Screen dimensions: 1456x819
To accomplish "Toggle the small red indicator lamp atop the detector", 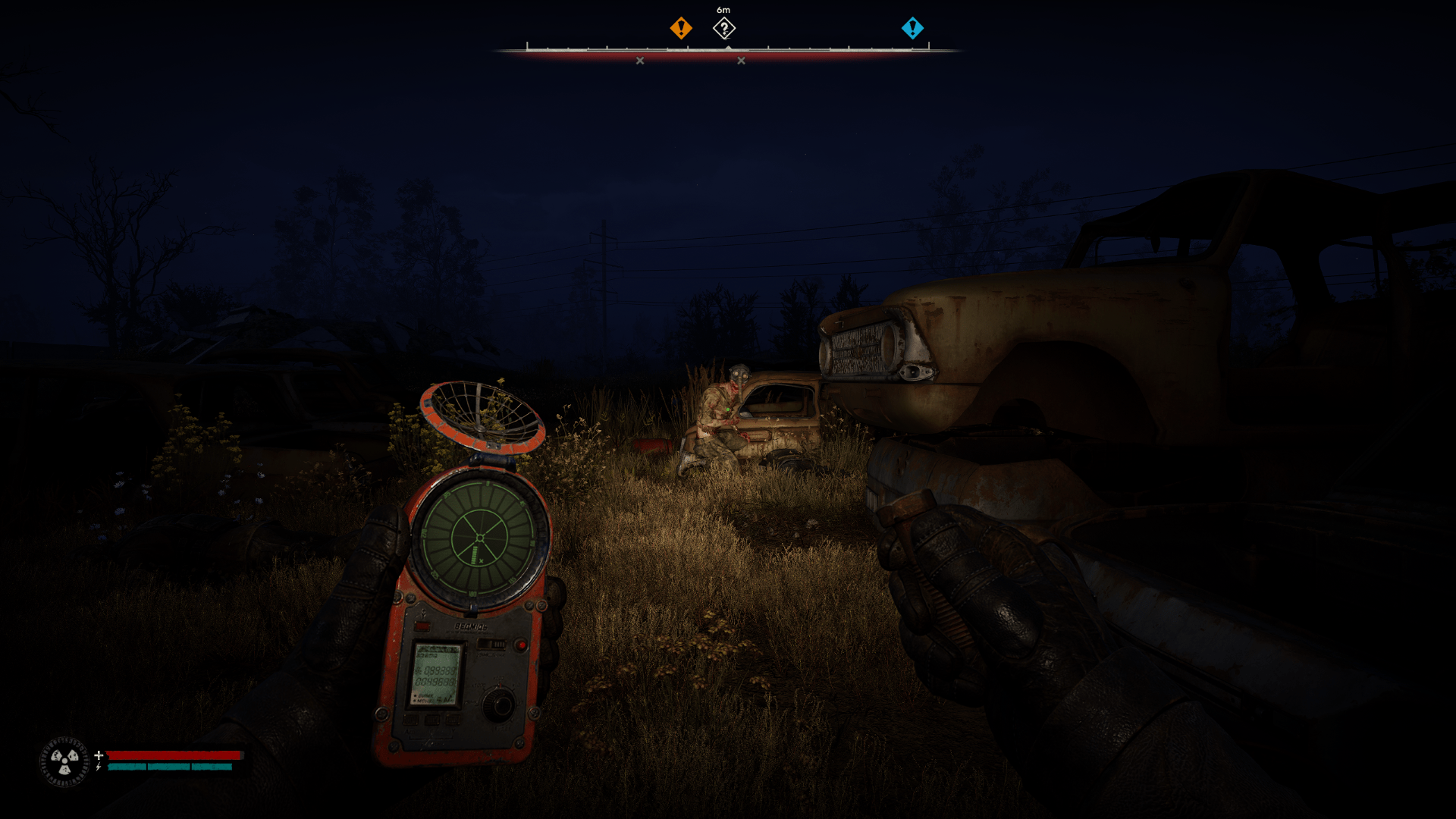I will pyautogui.click(x=422, y=626).
